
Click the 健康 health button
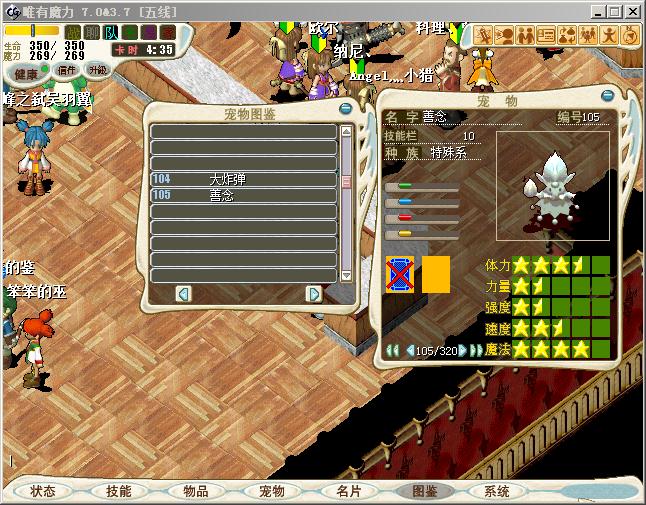(27, 74)
